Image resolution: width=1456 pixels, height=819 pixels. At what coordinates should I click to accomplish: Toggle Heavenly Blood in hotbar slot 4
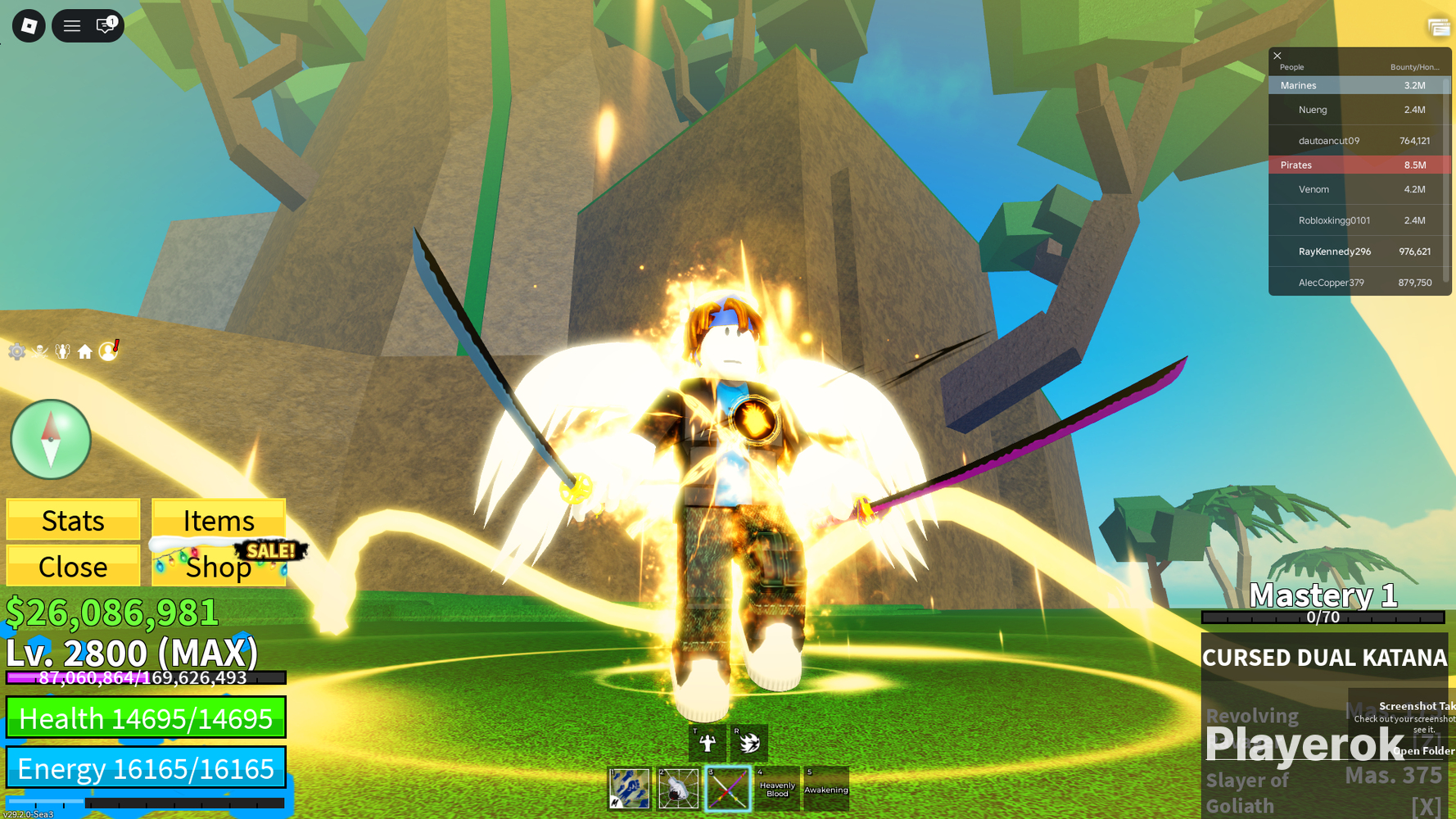(776, 788)
